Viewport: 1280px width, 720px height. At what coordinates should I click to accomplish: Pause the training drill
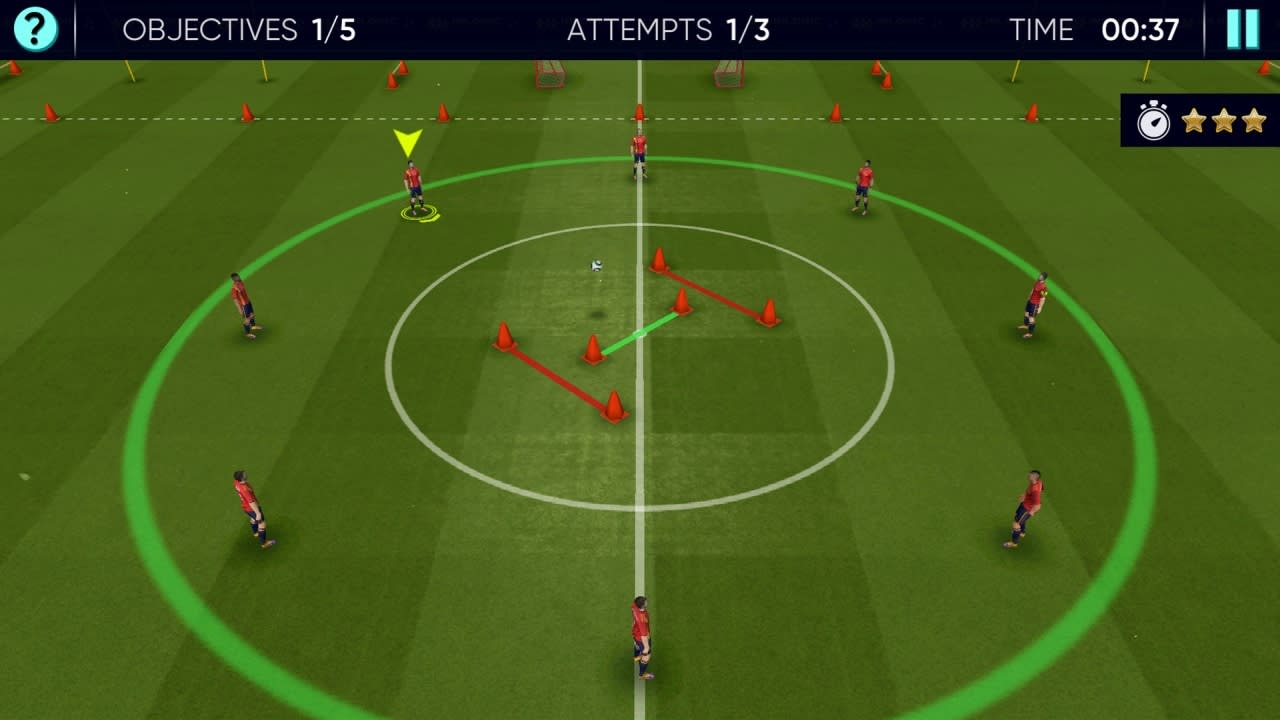coord(1241,29)
